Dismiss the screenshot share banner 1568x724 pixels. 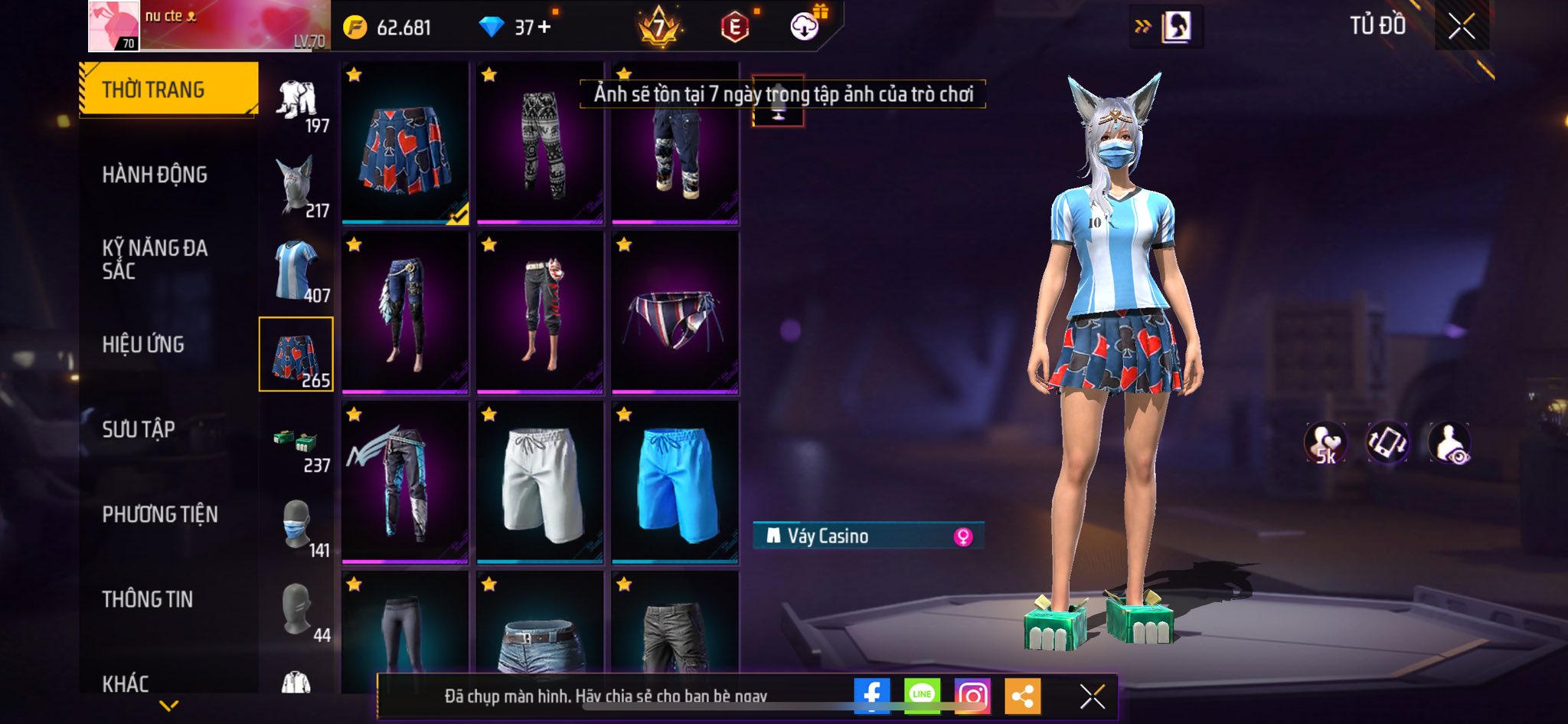click(x=1092, y=696)
